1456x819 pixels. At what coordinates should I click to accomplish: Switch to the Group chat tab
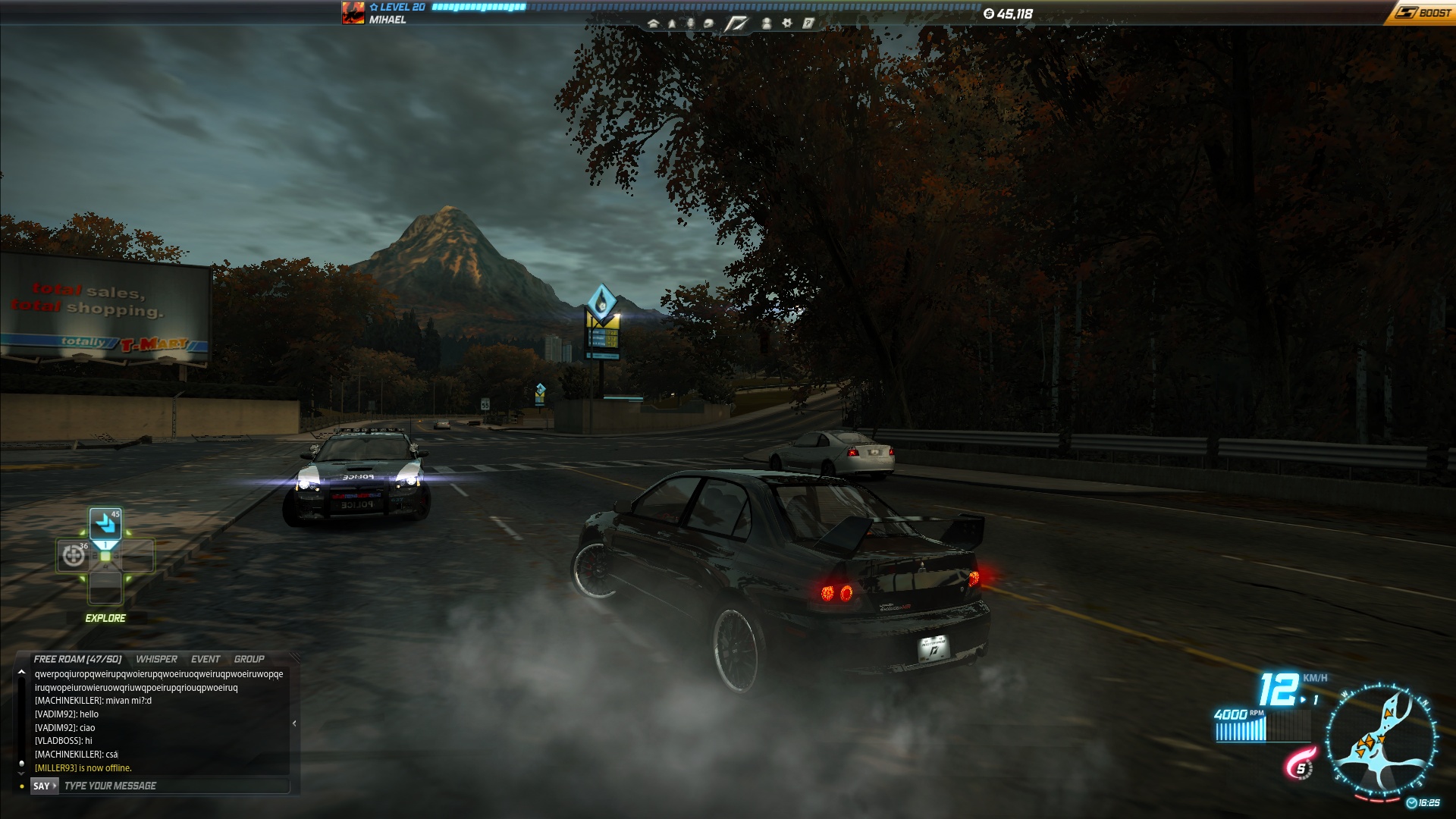click(249, 659)
